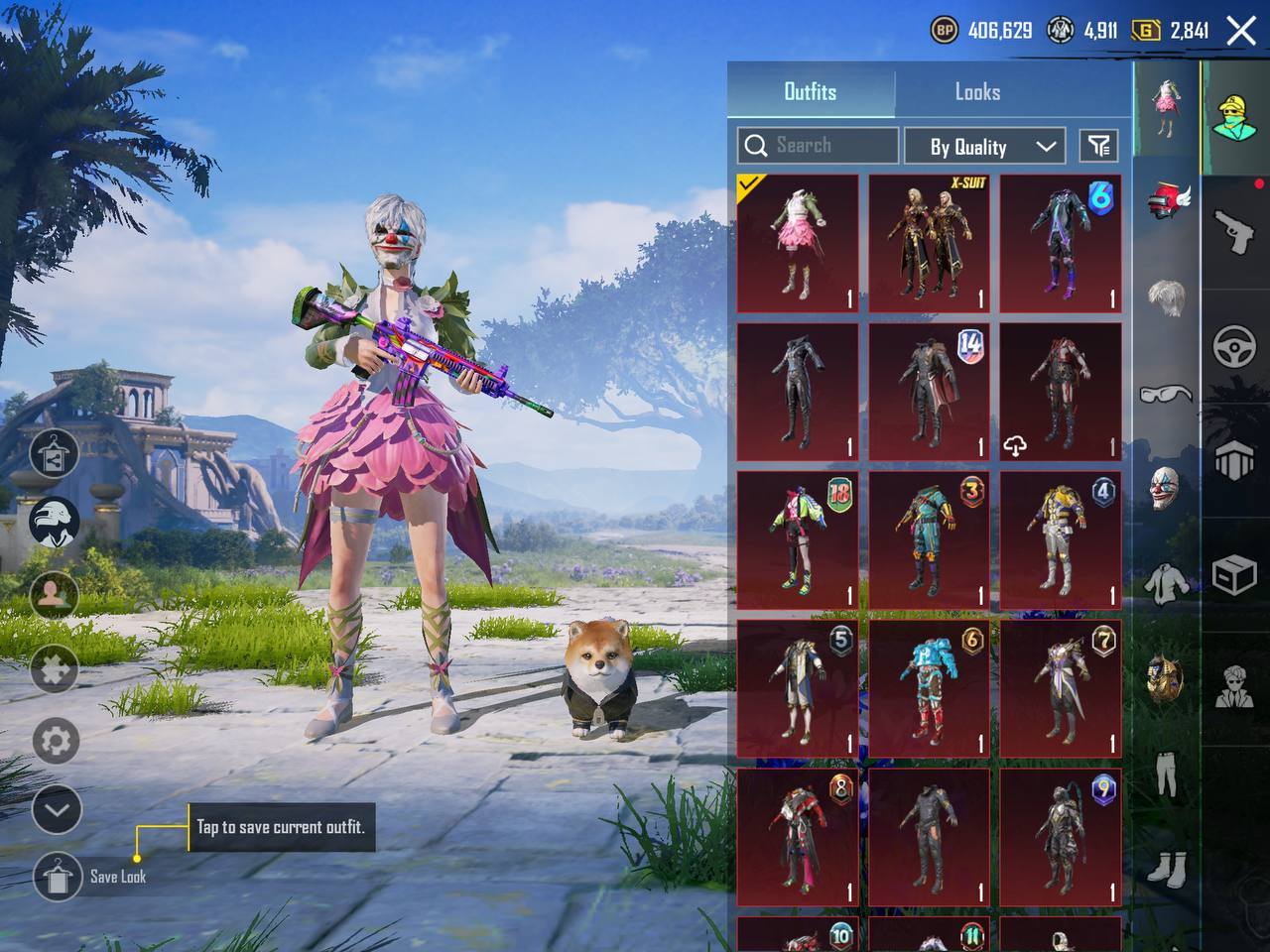This screenshot has width=1270, height=952.
Task: Select the outfit with level 18 badge
Action: click(x=797, y=539)
